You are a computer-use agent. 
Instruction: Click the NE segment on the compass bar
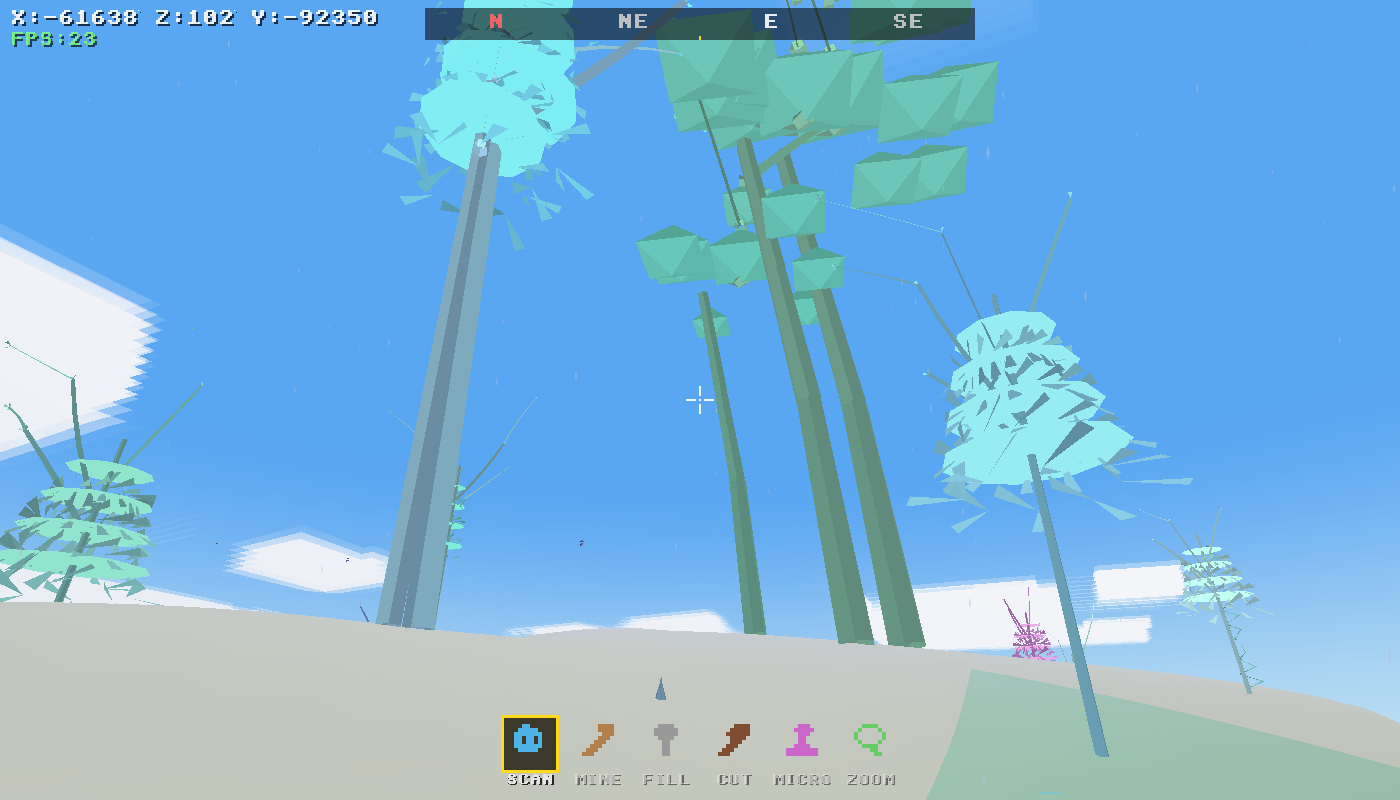click(x=632, y=20)
